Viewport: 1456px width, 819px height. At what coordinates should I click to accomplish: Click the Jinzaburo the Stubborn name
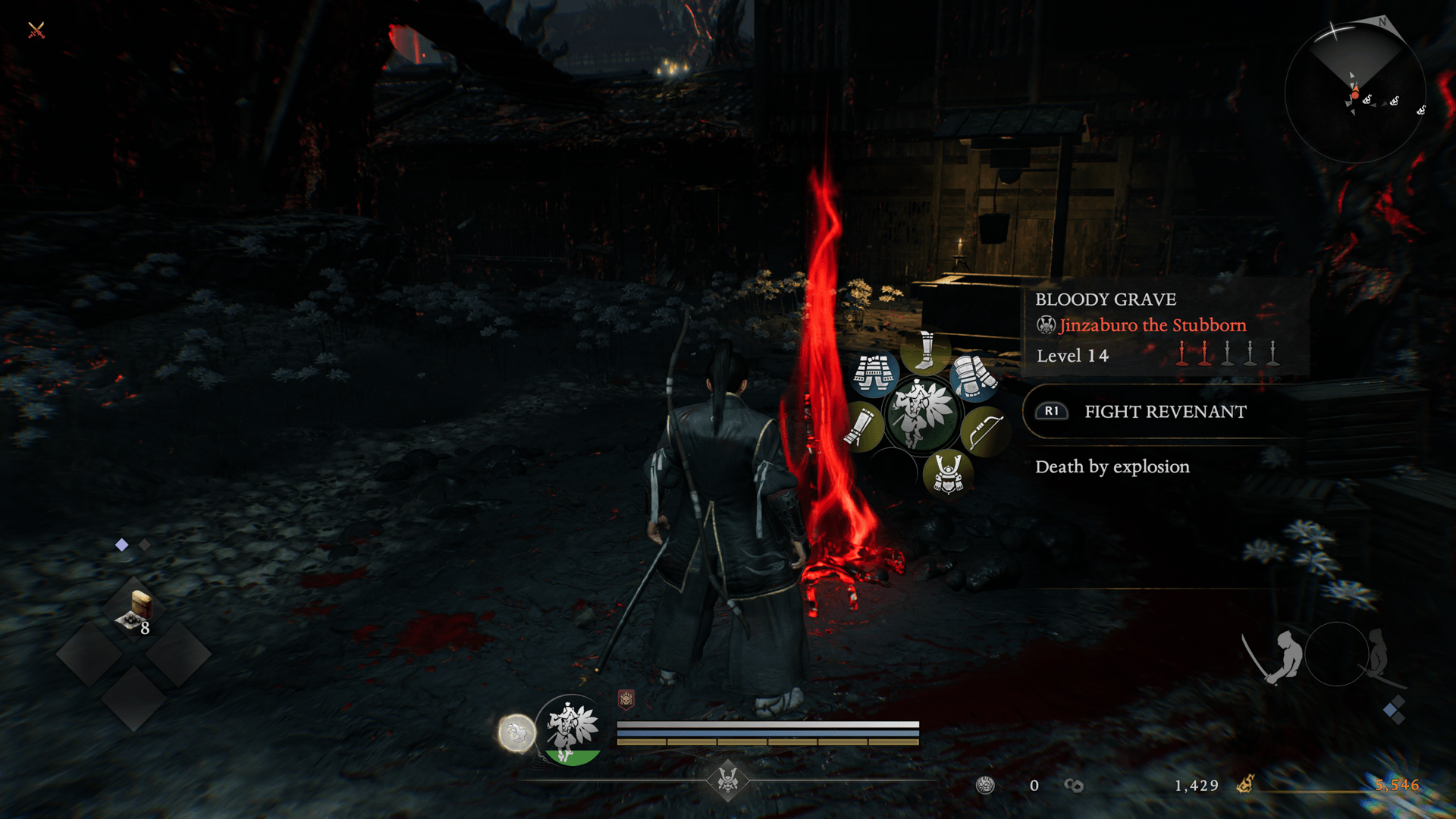pyautogui.click(x=1152, y=325)
